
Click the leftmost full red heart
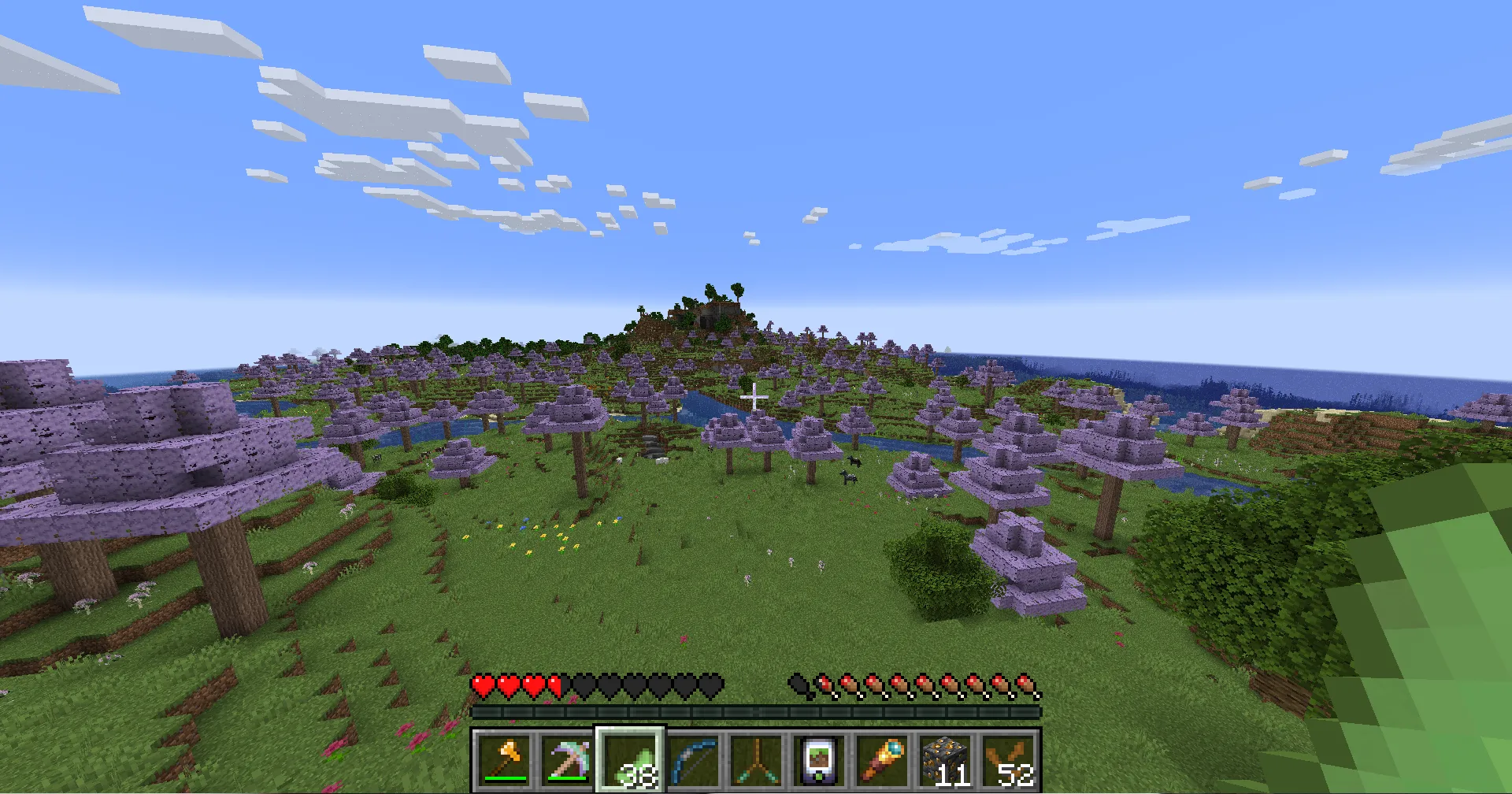(x=481, y=685)
